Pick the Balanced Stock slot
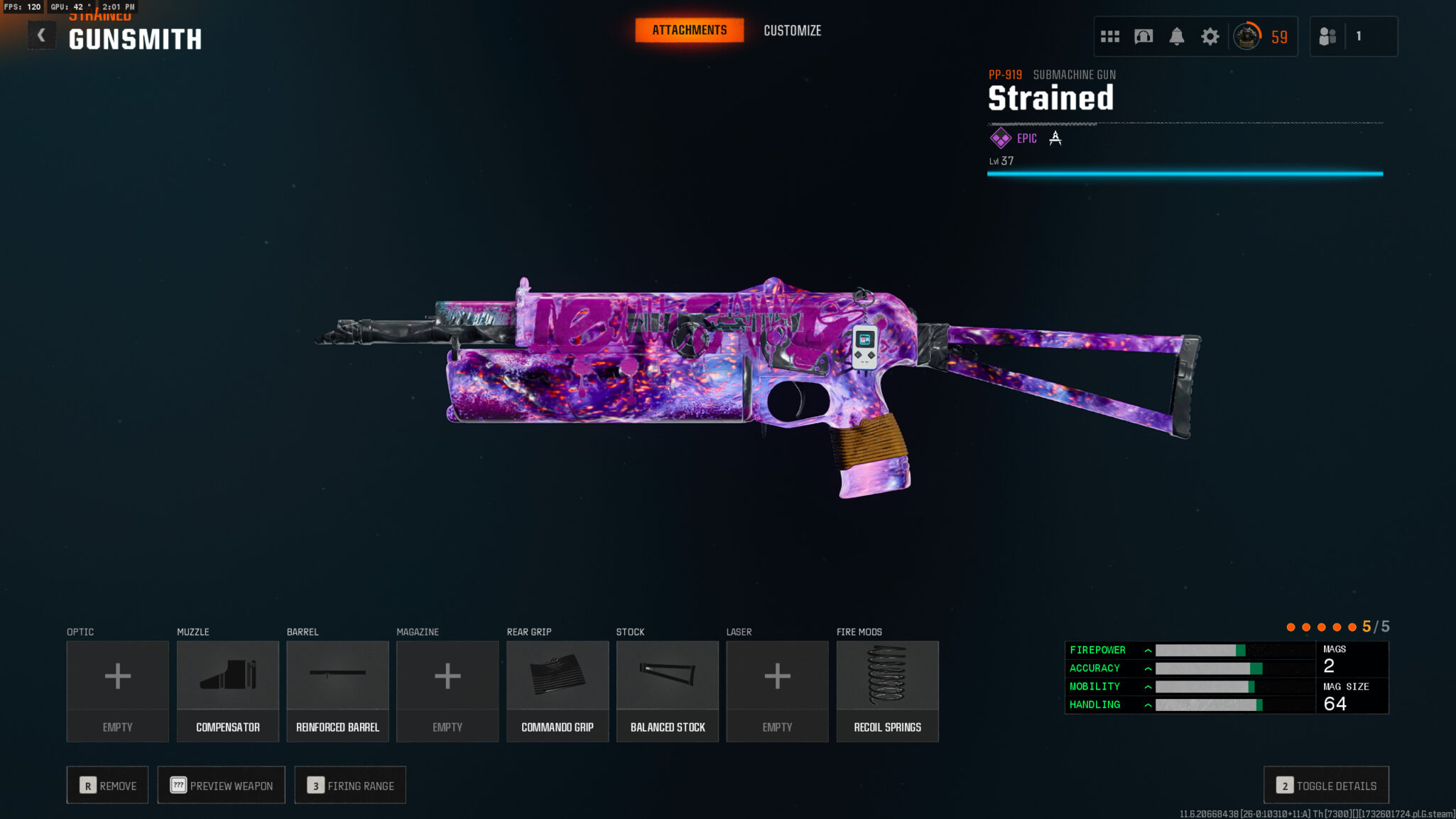Viewport: 1456px width, 819px height. [x=668, y=690]
